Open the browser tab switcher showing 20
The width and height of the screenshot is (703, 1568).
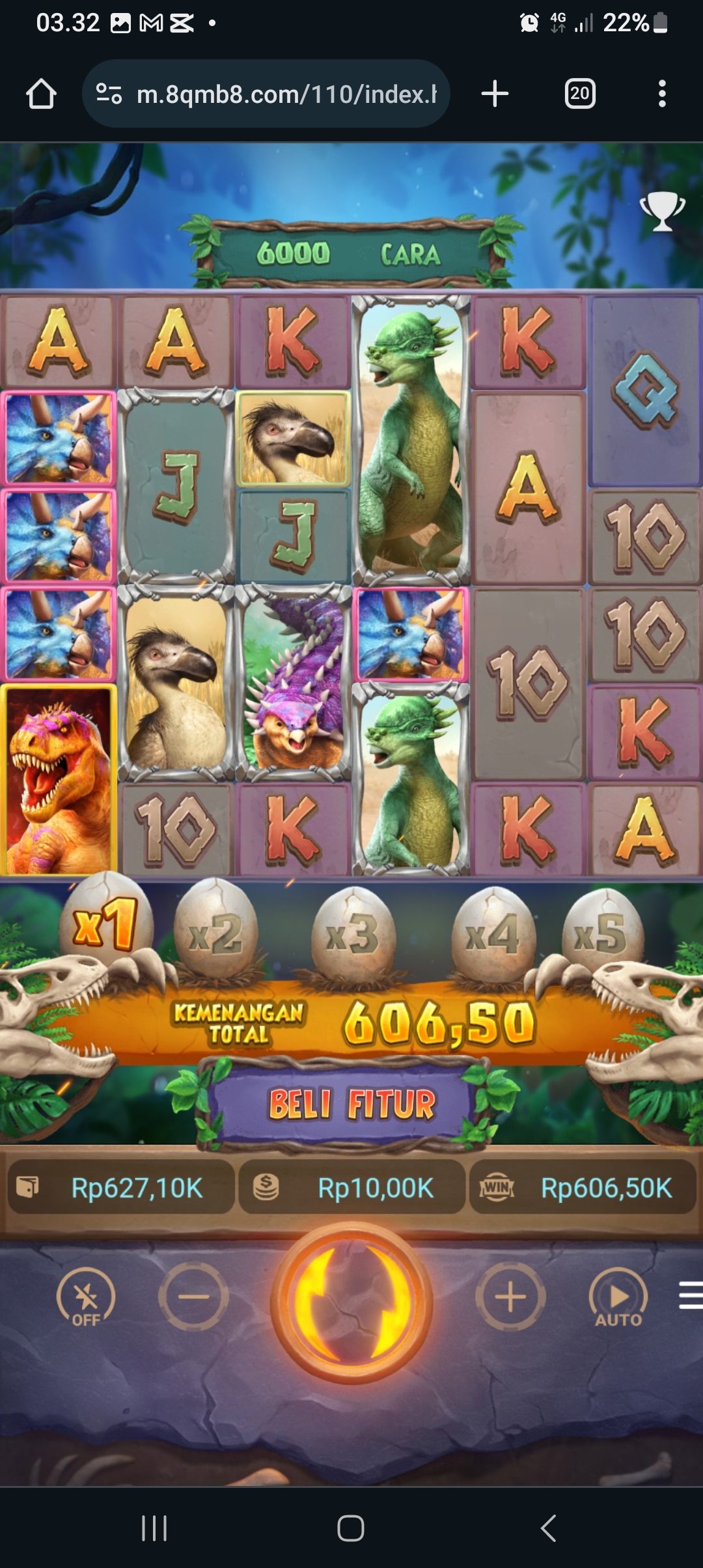[x=579, y=94]
